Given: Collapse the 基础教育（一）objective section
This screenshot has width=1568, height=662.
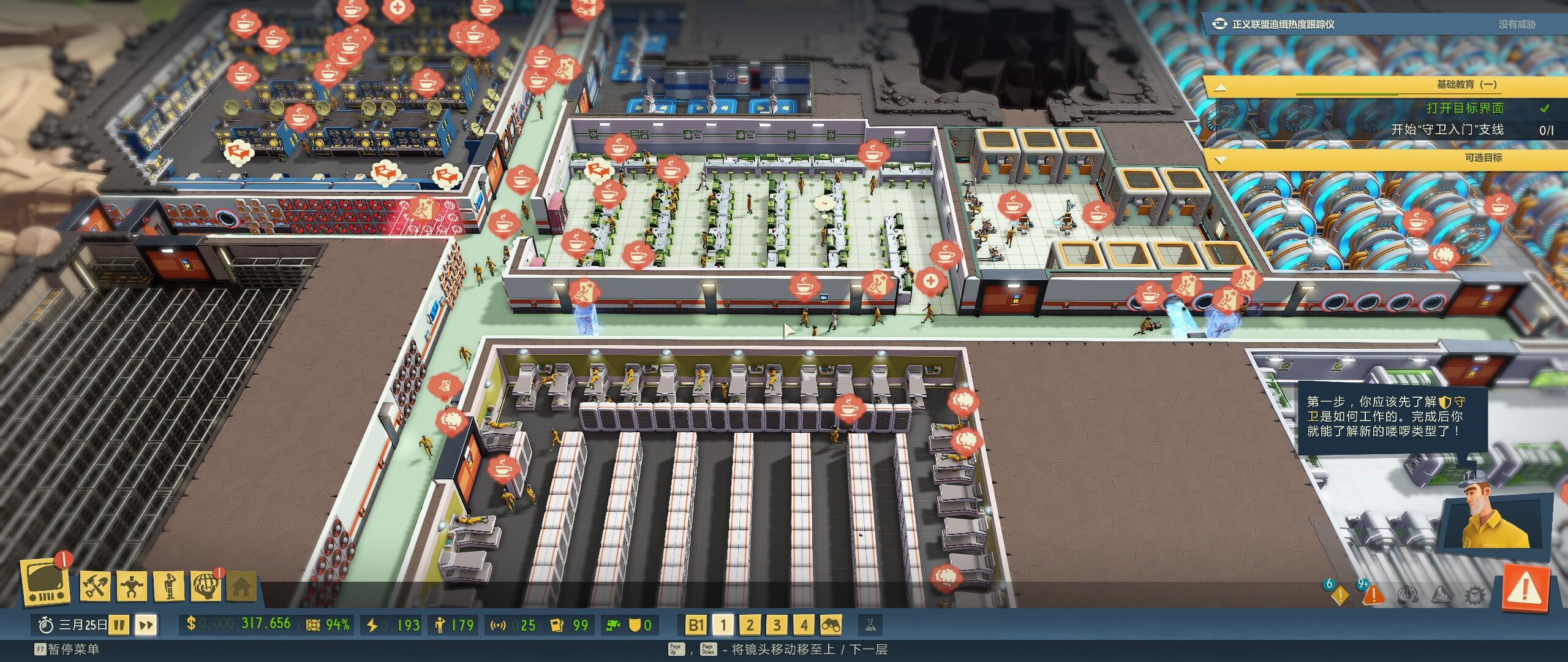Looking at the screenshot, I should (1220, 86).
